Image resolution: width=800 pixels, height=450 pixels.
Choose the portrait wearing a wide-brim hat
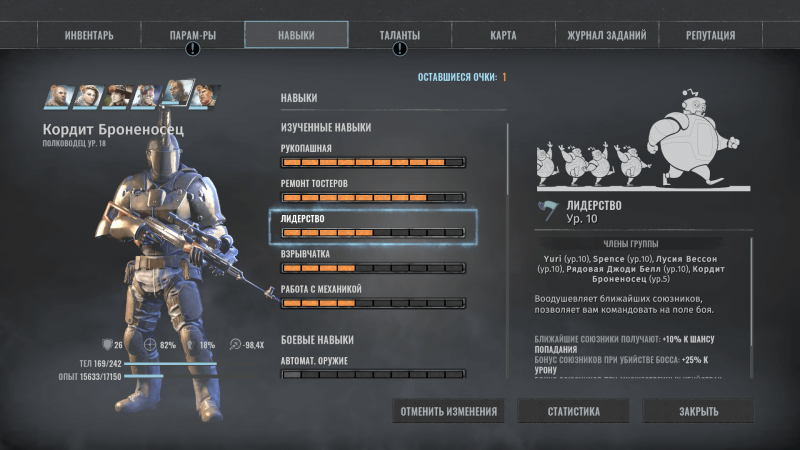tap(119, 95)
